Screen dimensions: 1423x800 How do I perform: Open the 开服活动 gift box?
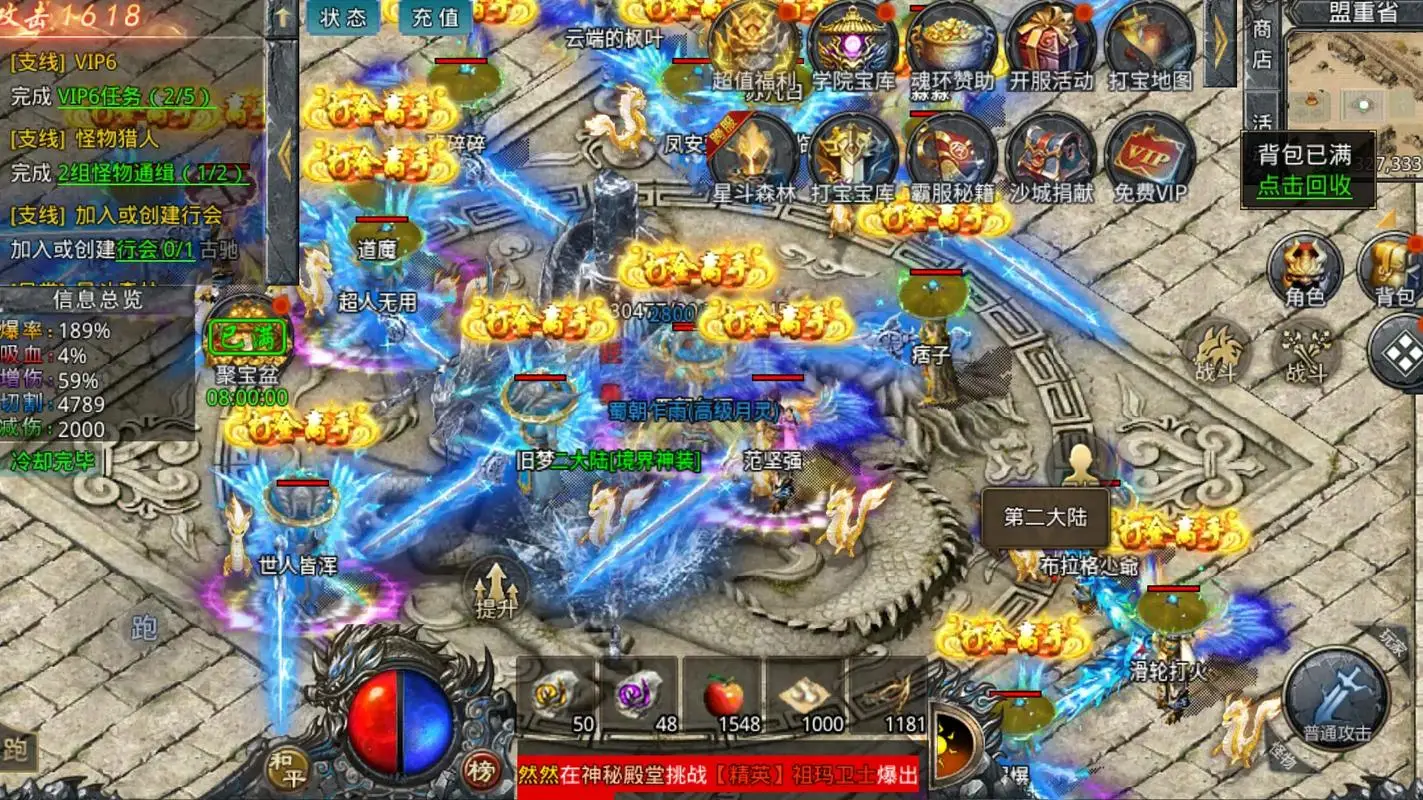coord(1051,47)
